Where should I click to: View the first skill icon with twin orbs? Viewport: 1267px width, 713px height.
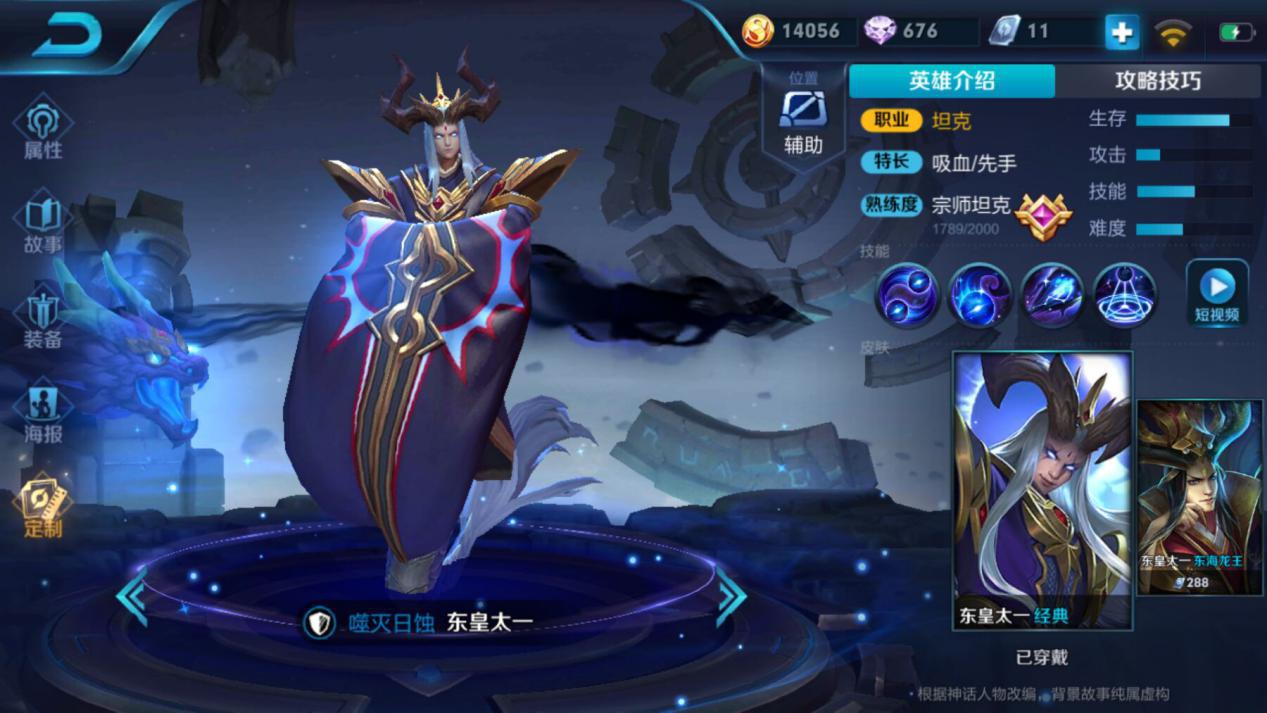click(907, 295)
